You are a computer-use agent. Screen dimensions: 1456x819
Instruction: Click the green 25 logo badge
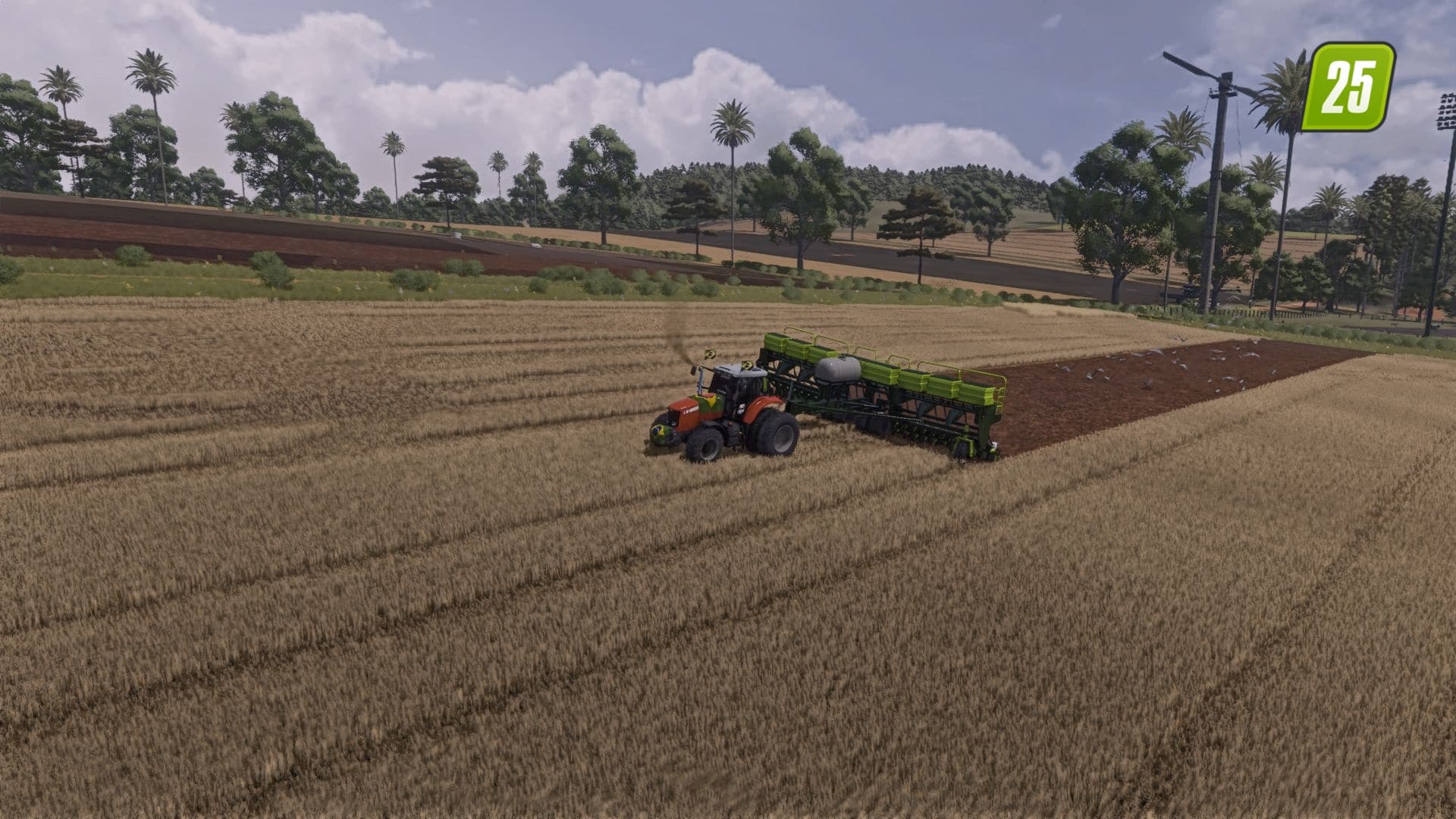pyautogui.click(x=1350, y=86)
